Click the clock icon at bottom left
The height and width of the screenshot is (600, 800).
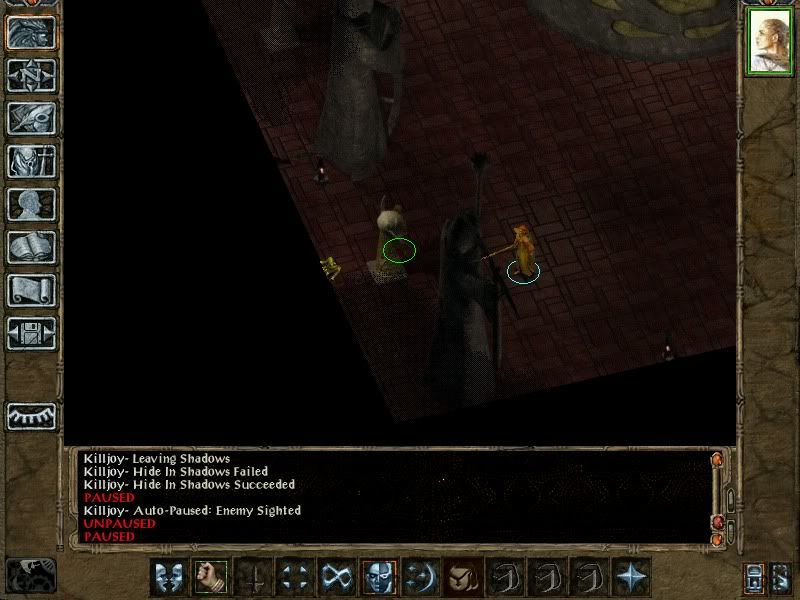point(30,575)
